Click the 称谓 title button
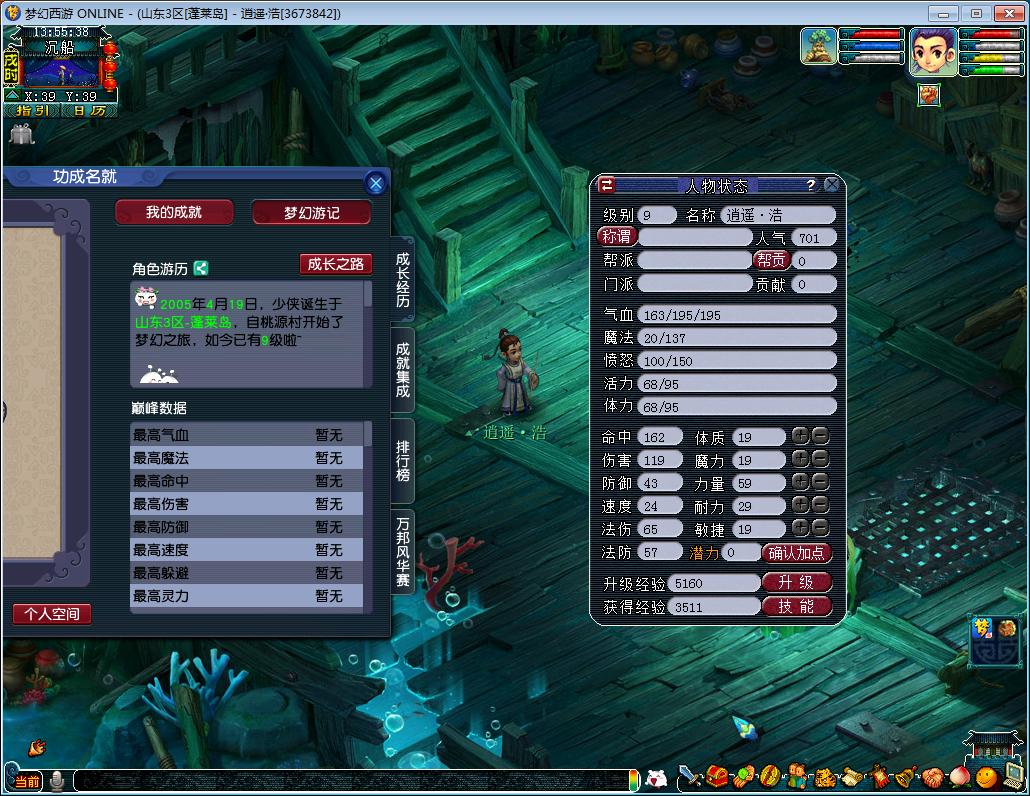Viewport: 1030px width, 796px height. pos(617,237)
